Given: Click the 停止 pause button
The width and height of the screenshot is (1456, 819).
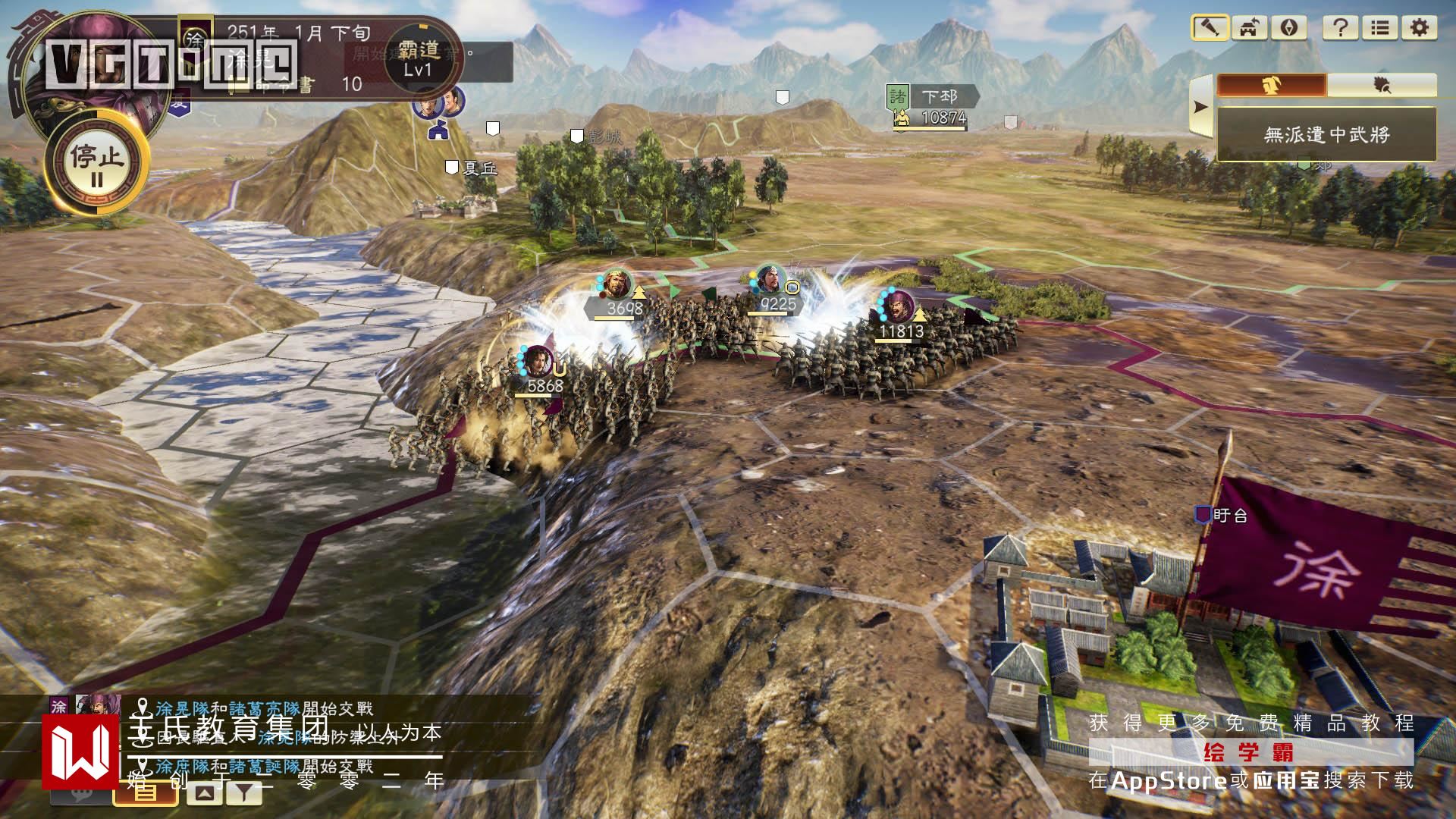Looking at the screenshot, I should 96,163.
